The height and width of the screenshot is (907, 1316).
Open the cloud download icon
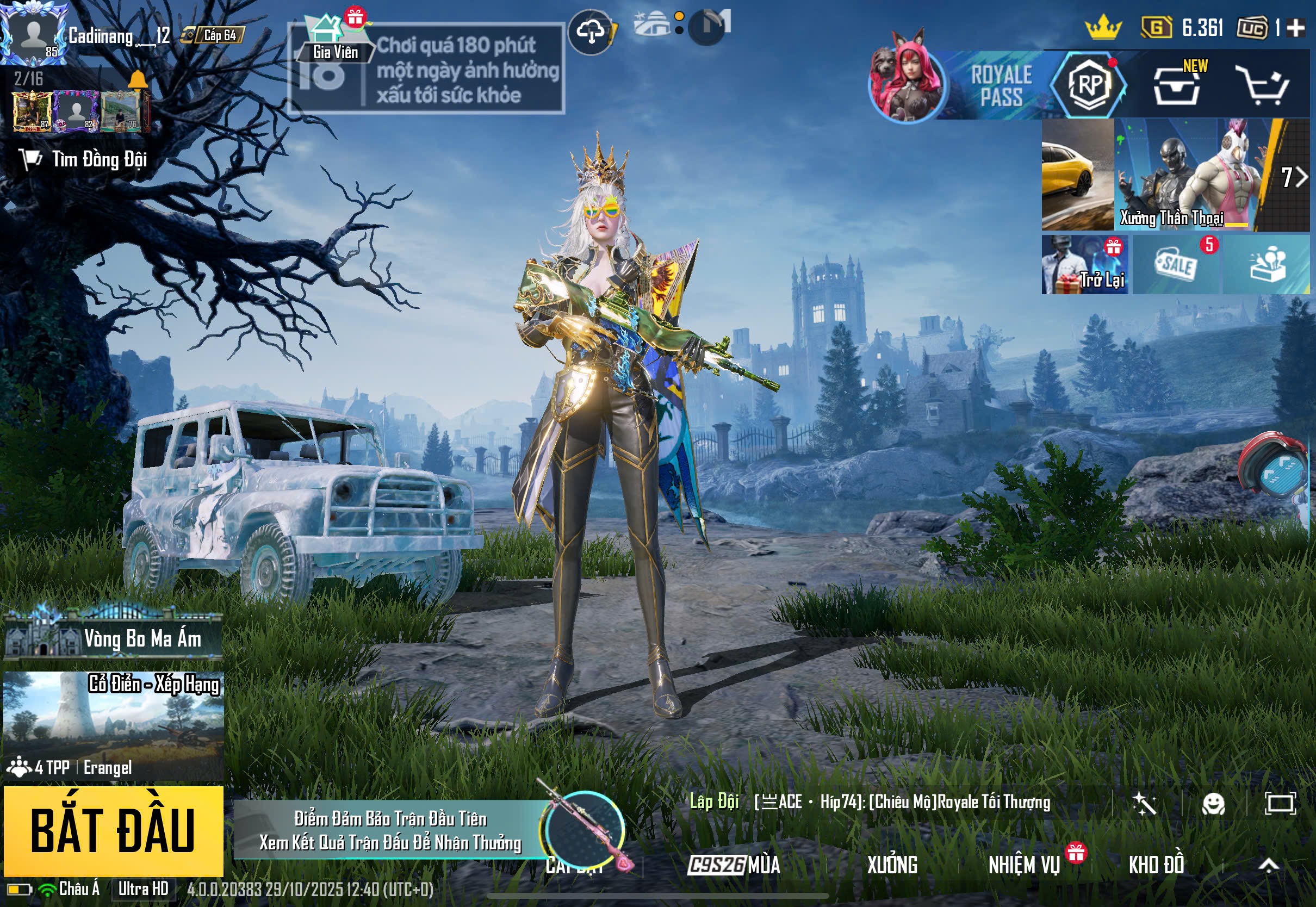click(591, 32)
